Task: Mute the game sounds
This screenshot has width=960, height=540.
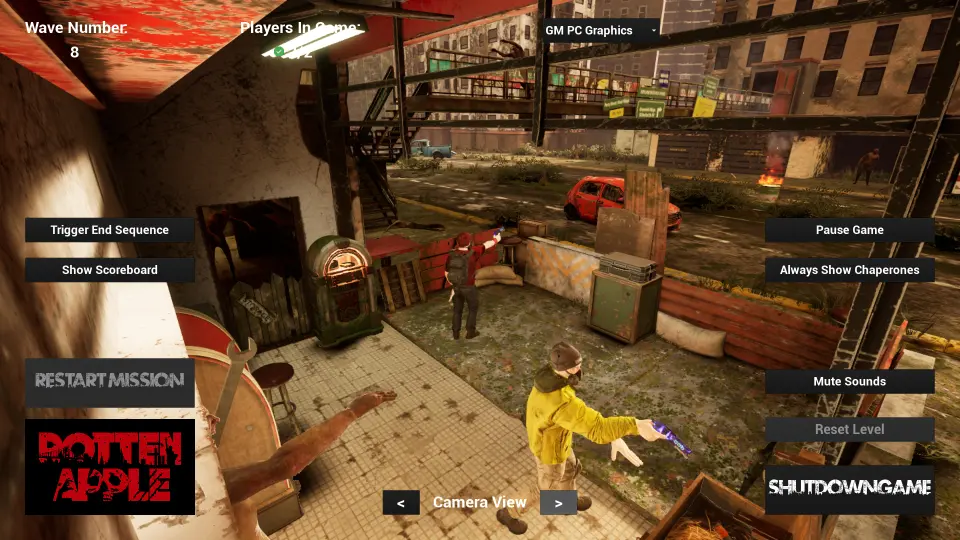Action: coord(849,382)
